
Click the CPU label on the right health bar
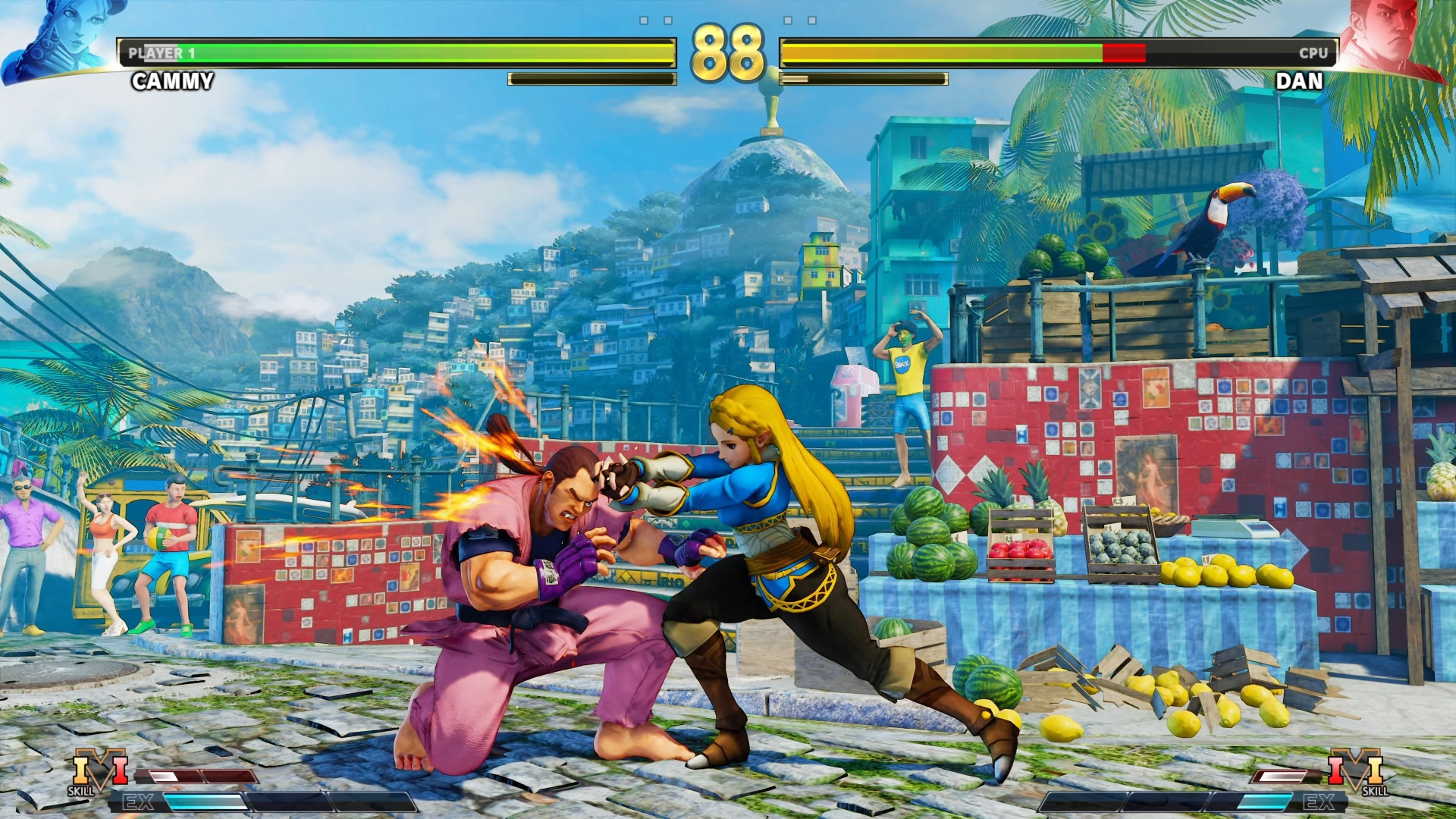[1316, 53]
